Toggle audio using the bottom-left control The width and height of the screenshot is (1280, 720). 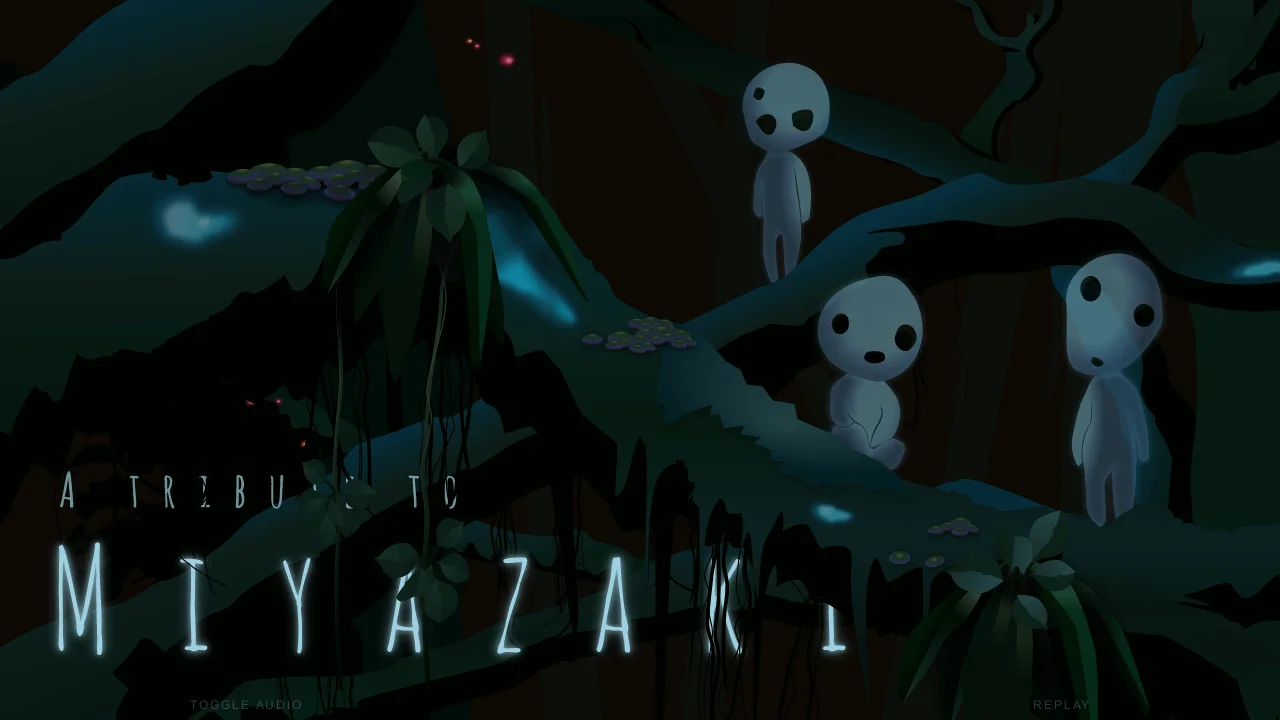point(245,705)
